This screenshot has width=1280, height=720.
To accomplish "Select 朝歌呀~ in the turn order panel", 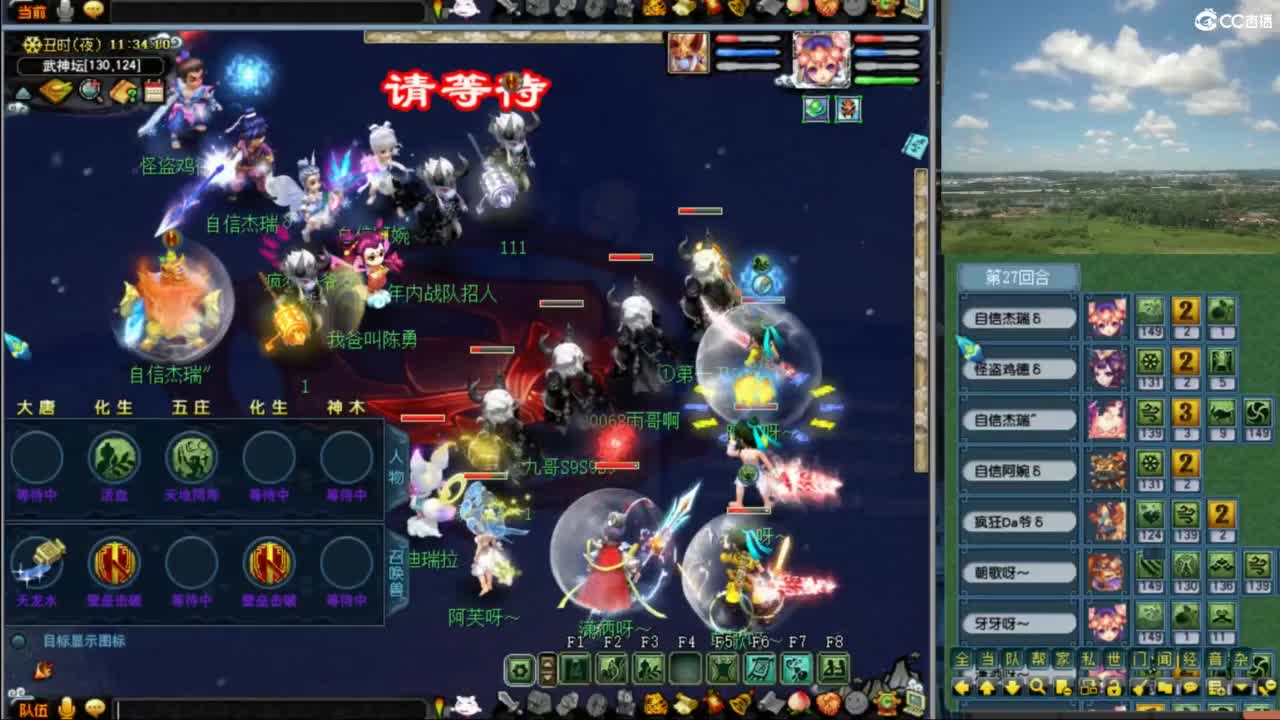I will (x=1018, y=571).
